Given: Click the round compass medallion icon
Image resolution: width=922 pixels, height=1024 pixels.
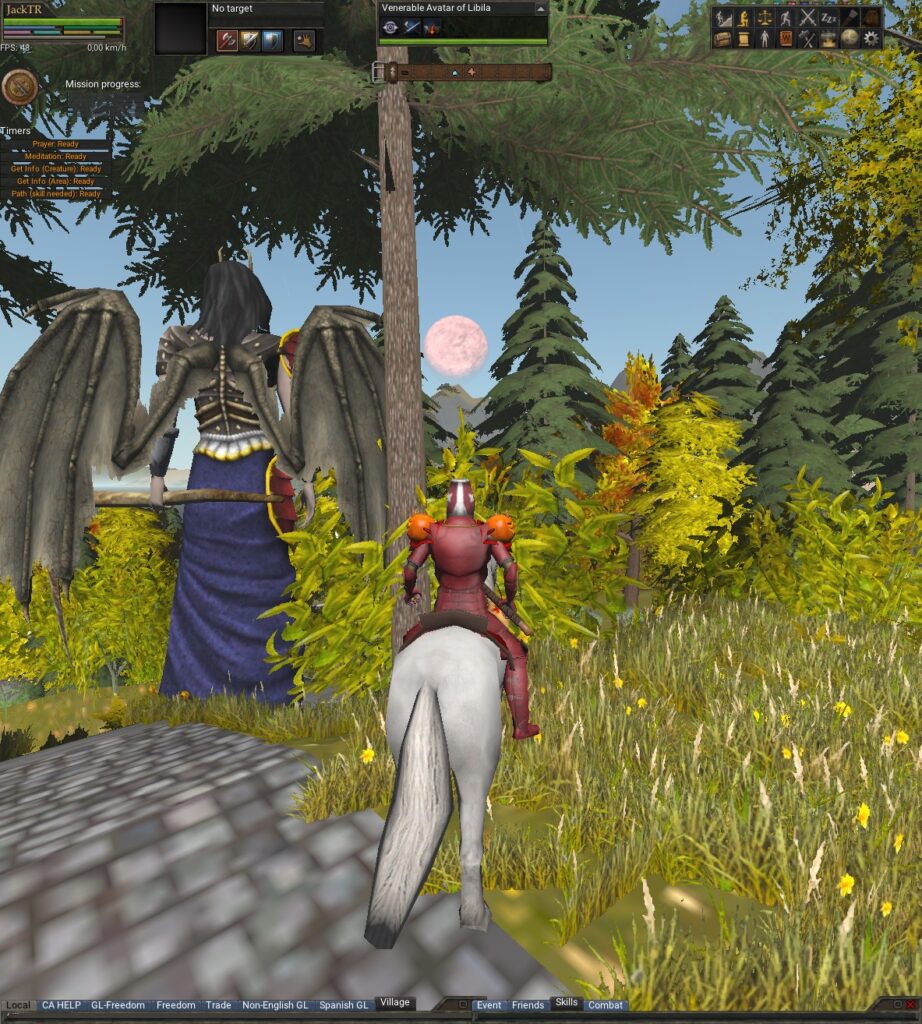Looking at the screenshot, I should [x=19, y=88].
